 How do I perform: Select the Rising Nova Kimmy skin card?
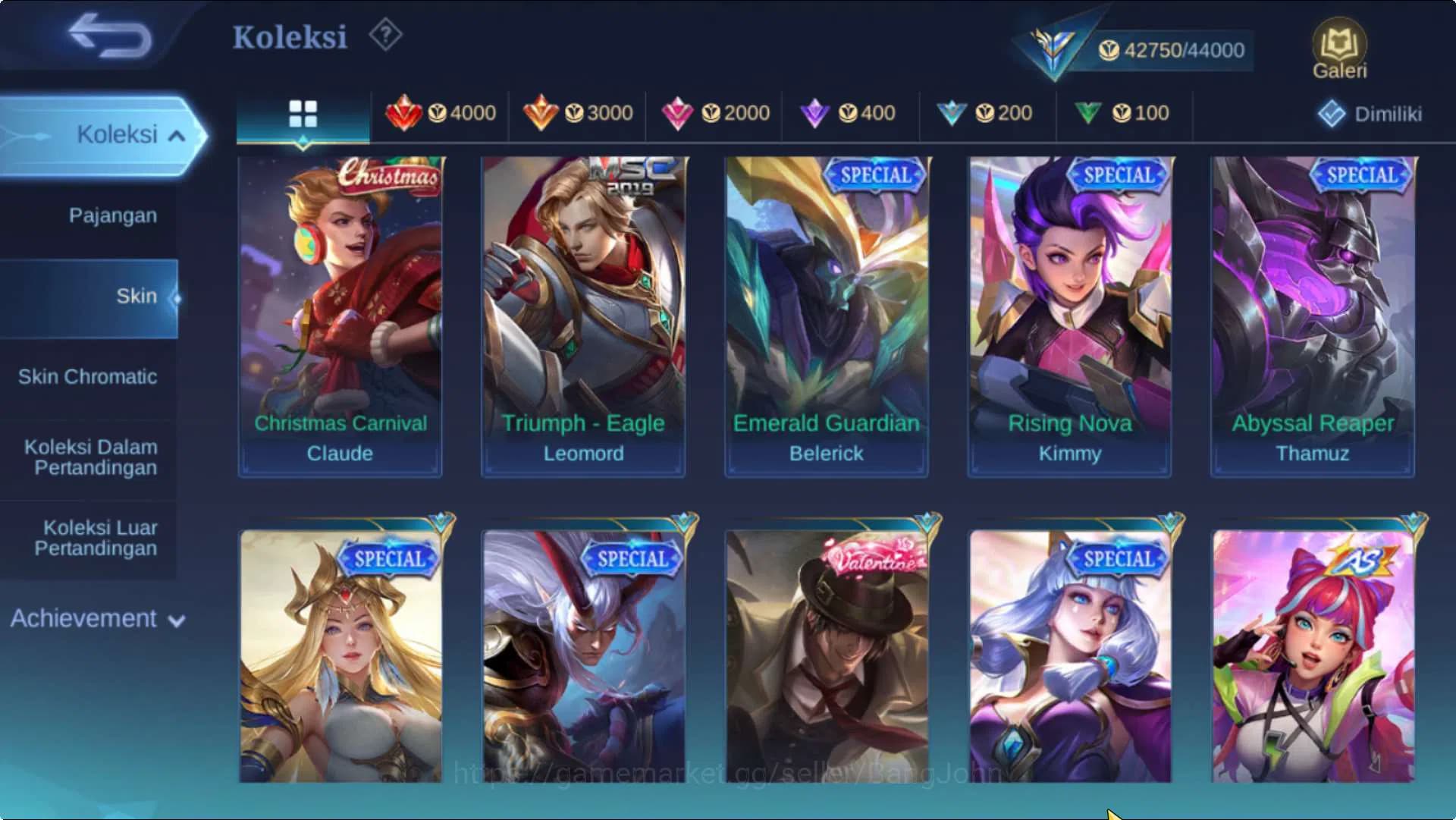tap(1071, 311)
